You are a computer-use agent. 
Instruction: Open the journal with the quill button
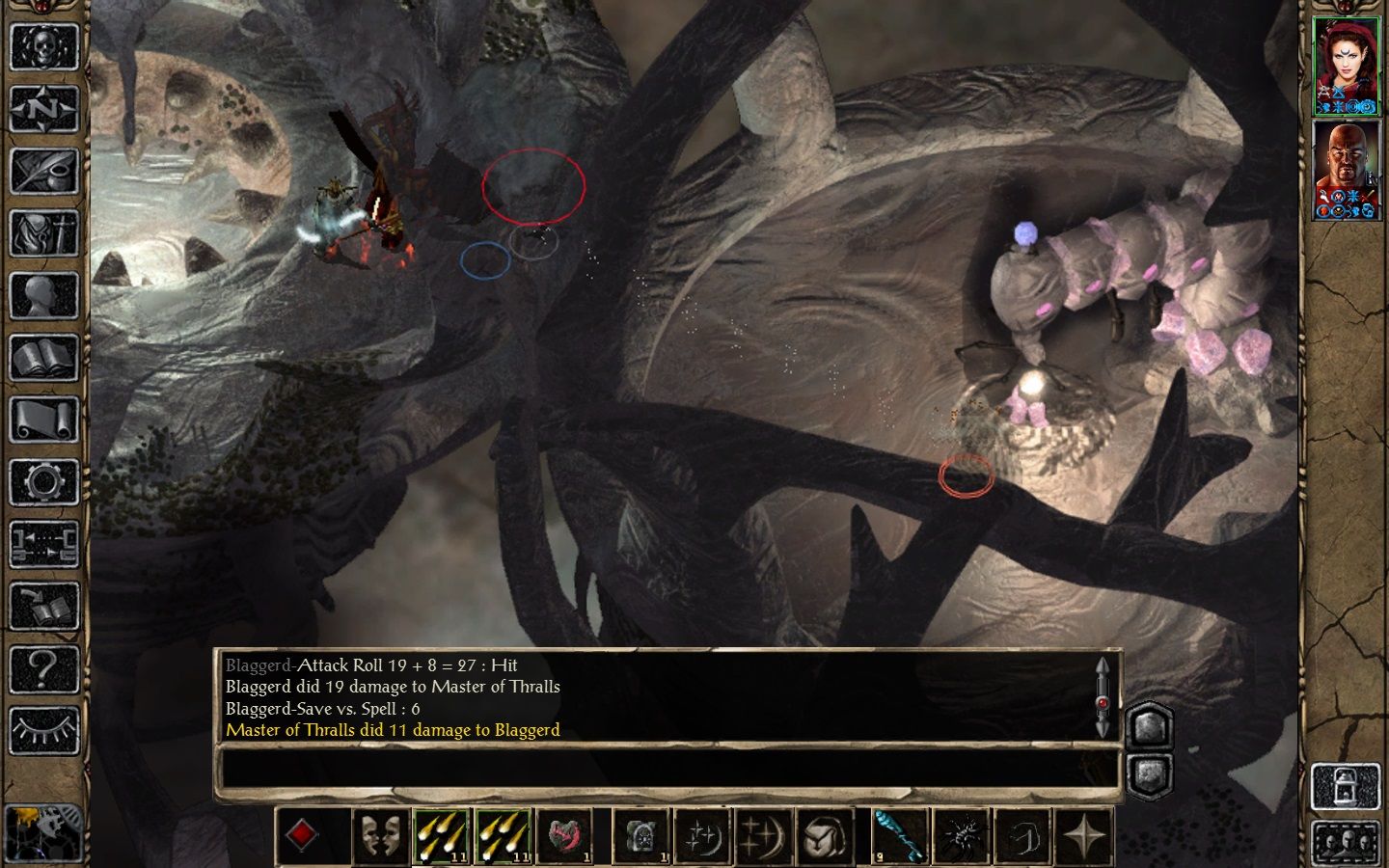point(43,171)
